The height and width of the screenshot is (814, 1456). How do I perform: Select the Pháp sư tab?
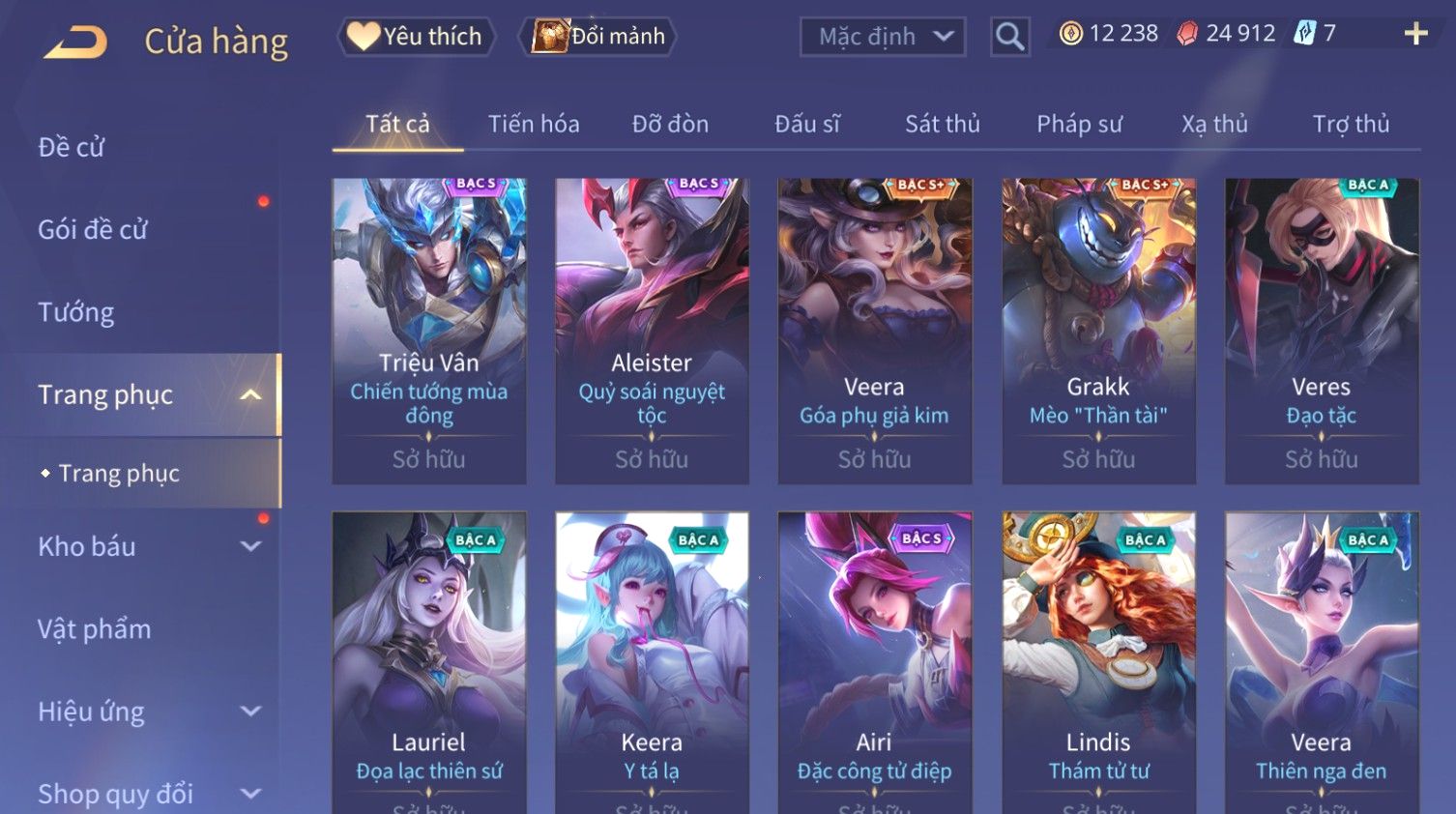(x=1079, y=124)
